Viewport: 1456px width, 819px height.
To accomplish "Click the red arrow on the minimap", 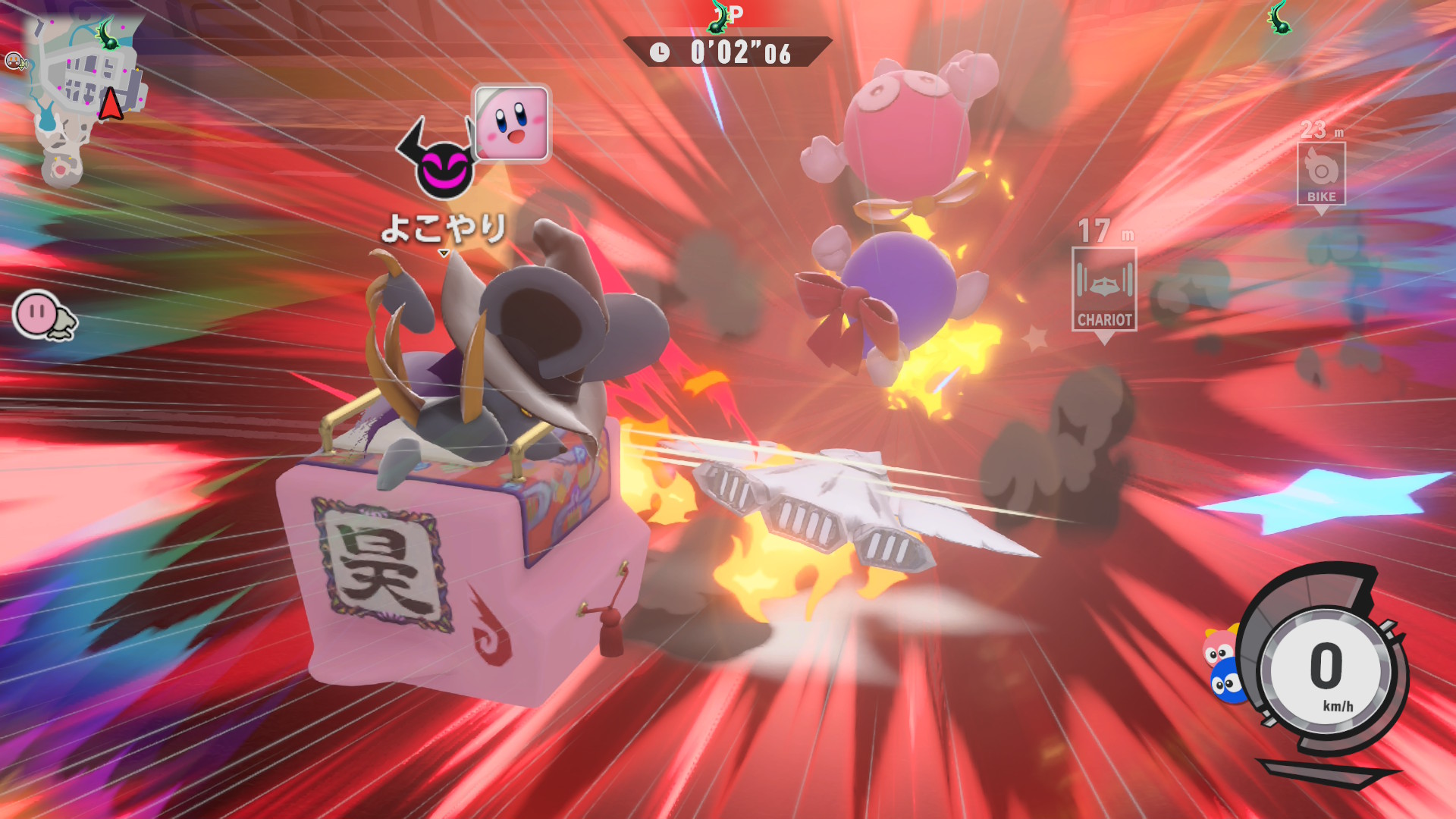I will tap(111, 105).
